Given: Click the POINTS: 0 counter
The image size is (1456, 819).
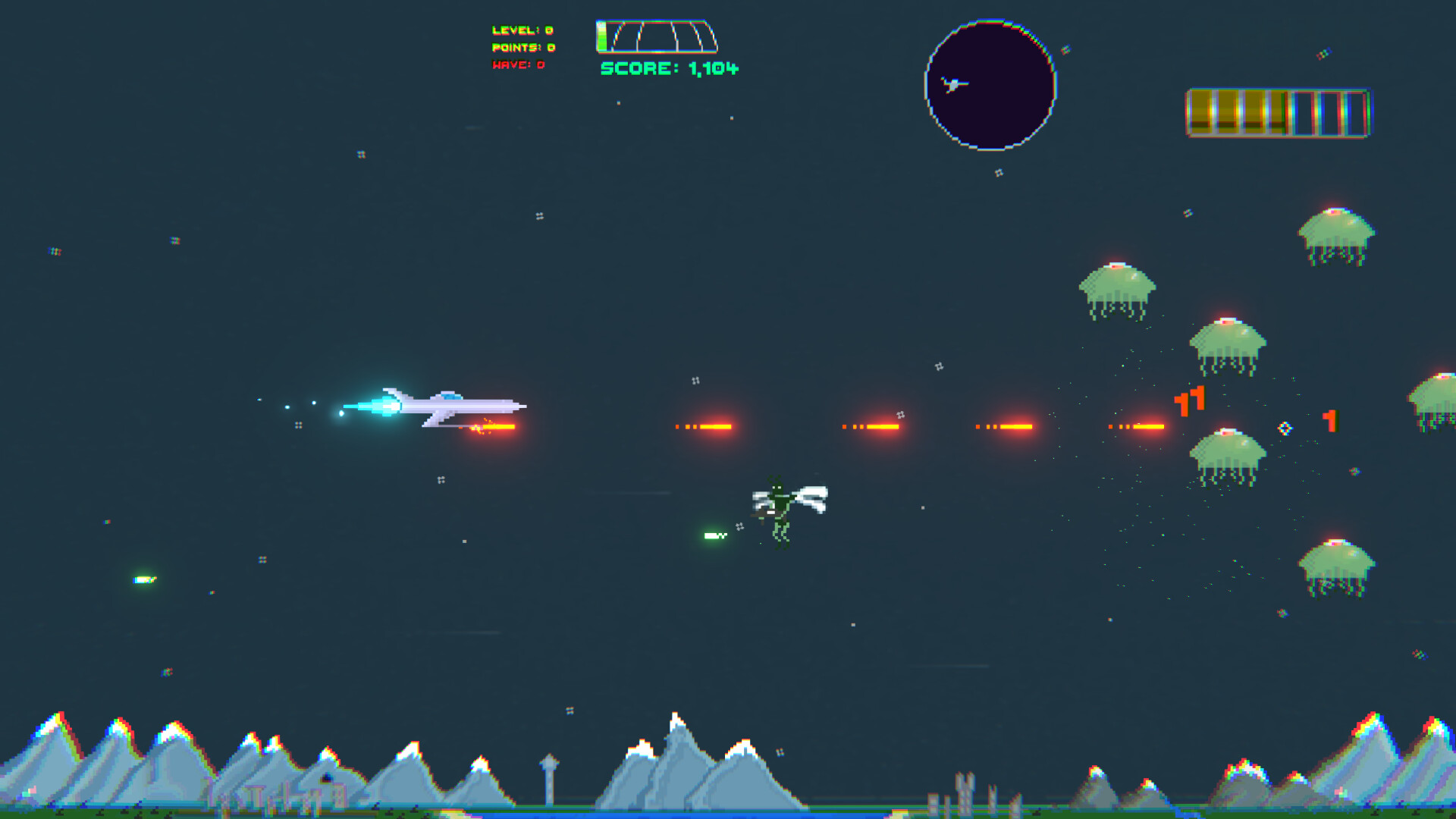Looking at the screenshot, I should pos(521,48).
